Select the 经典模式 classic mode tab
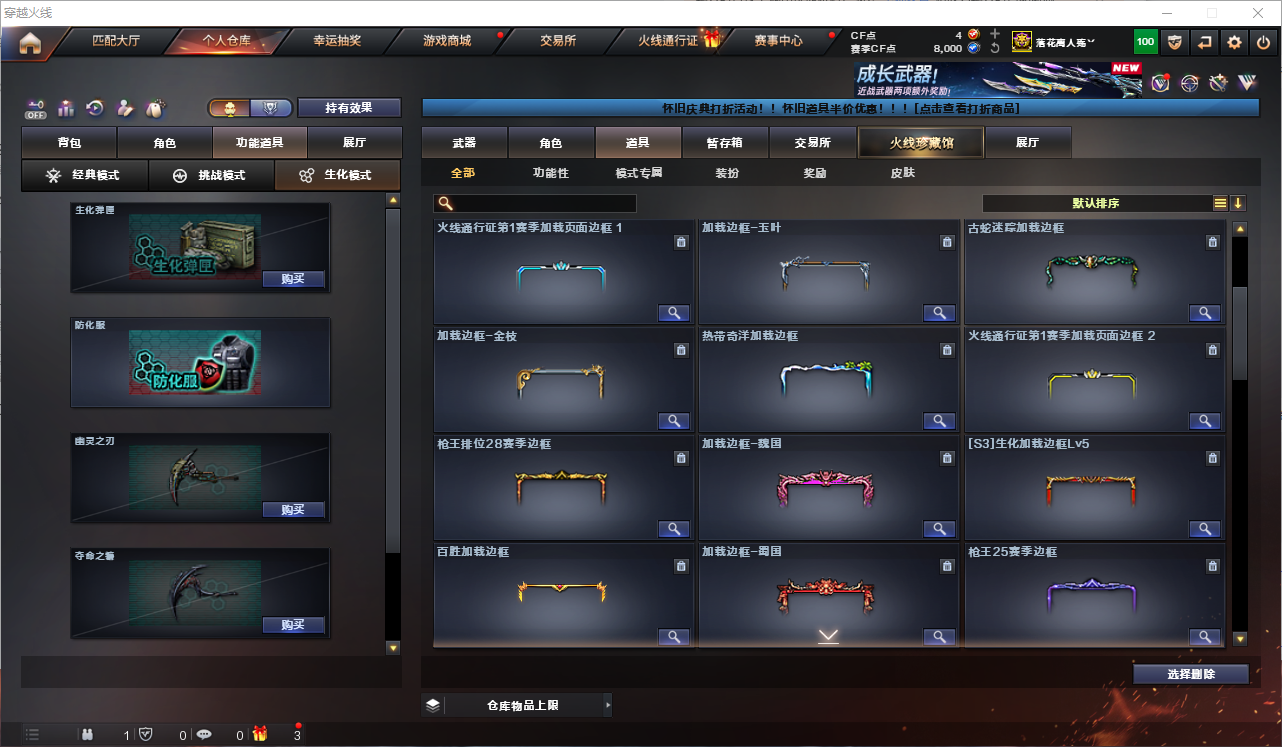Image resolution: width=1282 pixels, height=747 pixels. point(85,176)
